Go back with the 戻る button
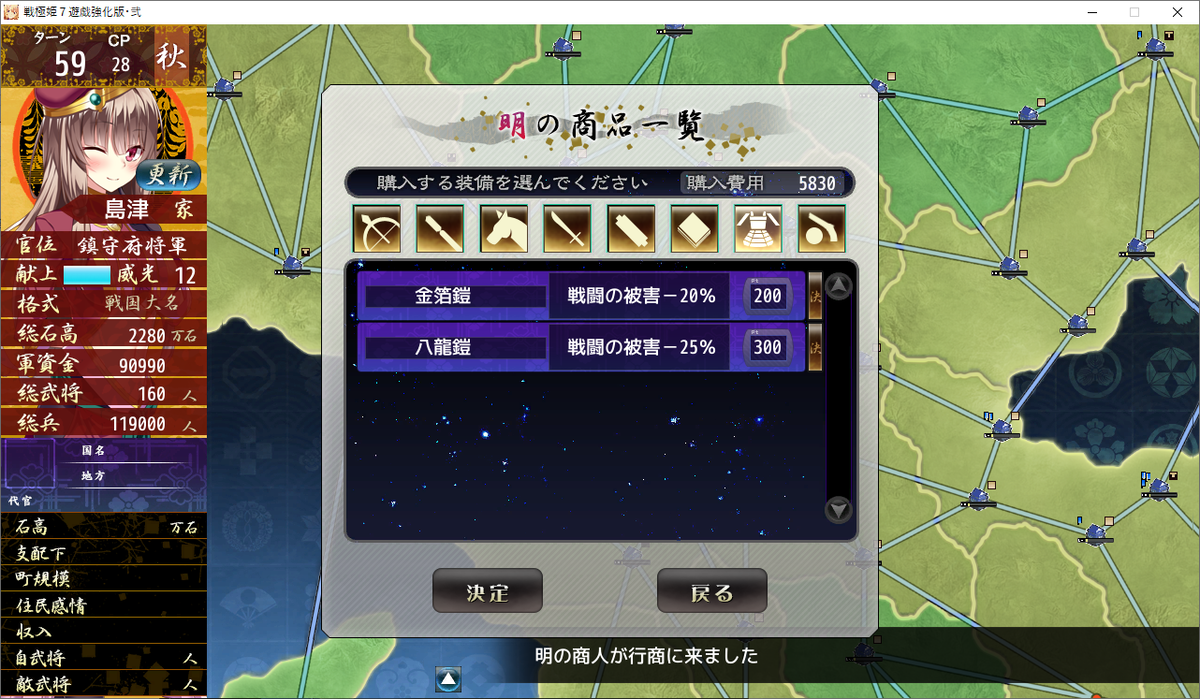Image resolution: width=1200 pixels, height=699 pixels. [711, 591]
